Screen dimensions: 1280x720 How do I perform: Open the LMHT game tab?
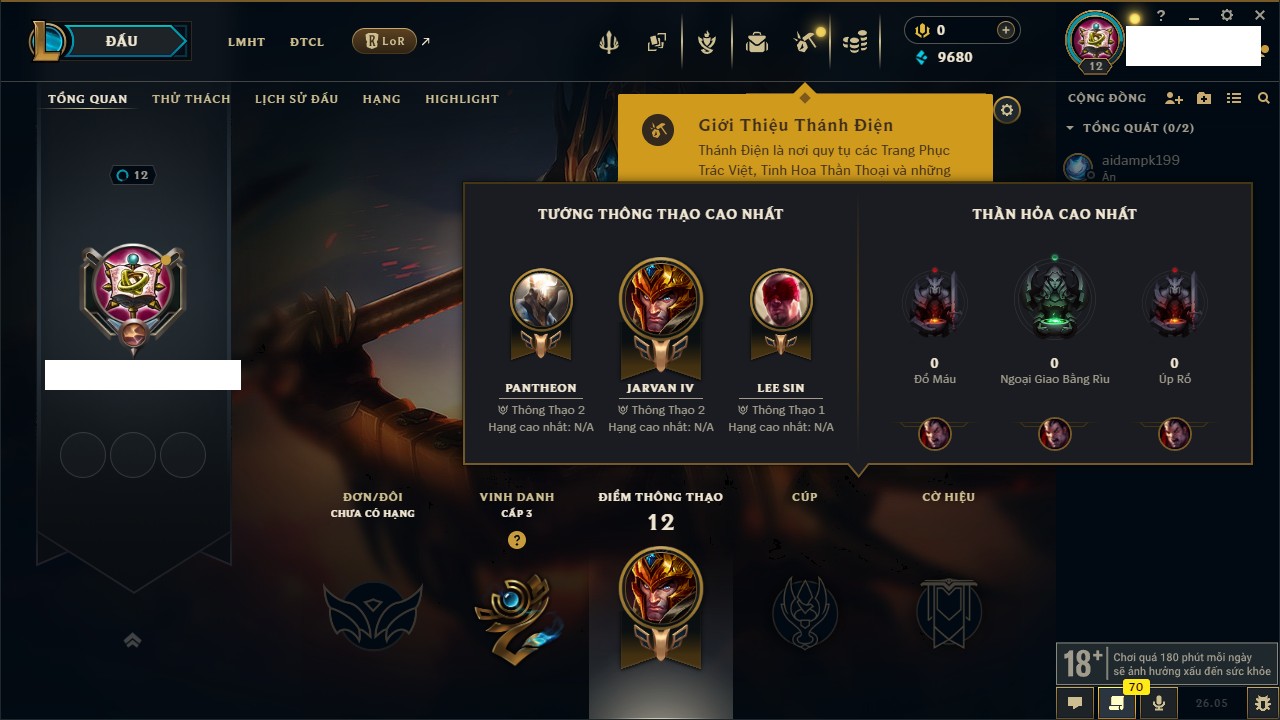coord(246,42)
